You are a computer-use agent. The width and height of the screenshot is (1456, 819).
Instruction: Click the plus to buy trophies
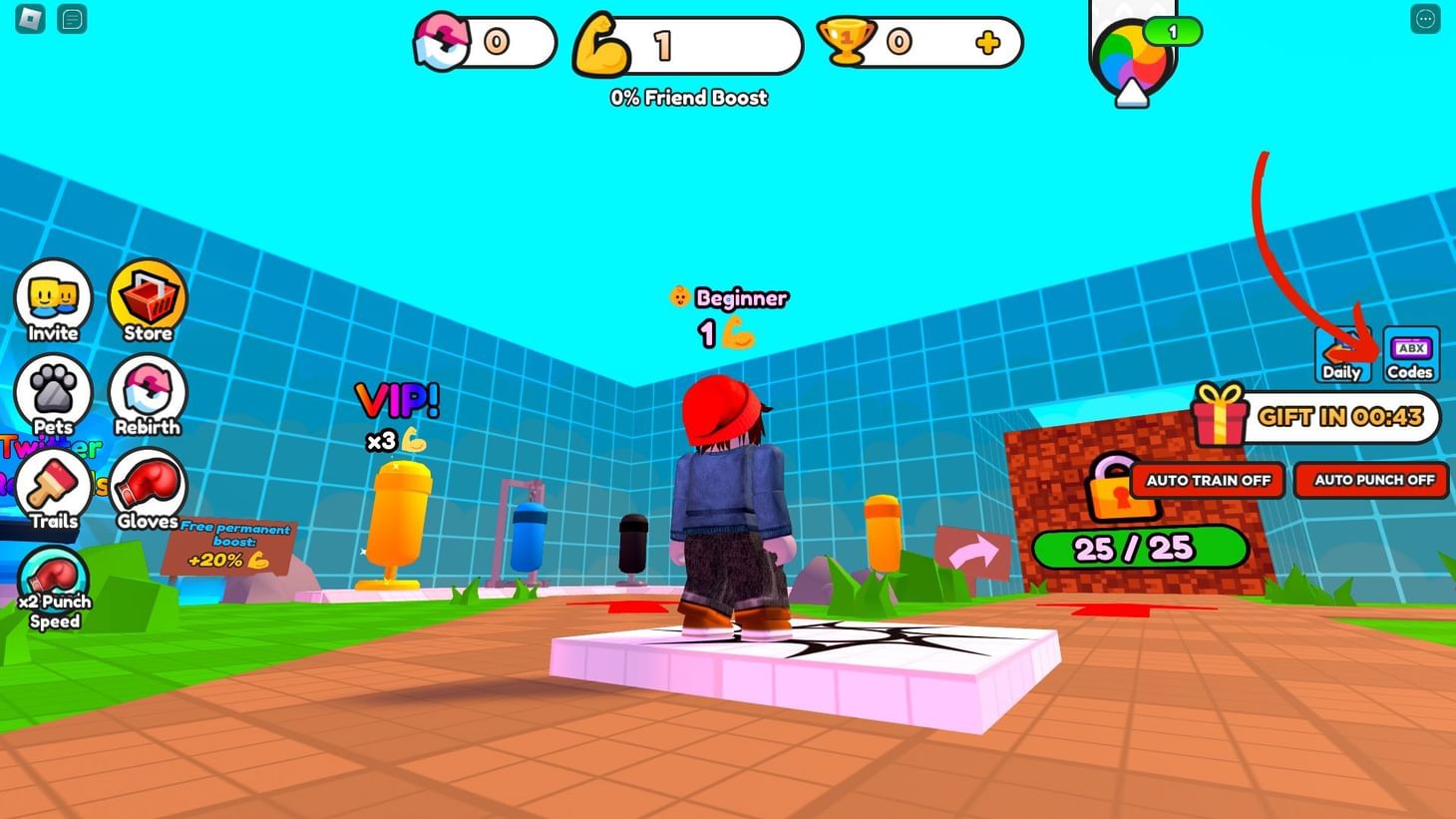[986, 42]
